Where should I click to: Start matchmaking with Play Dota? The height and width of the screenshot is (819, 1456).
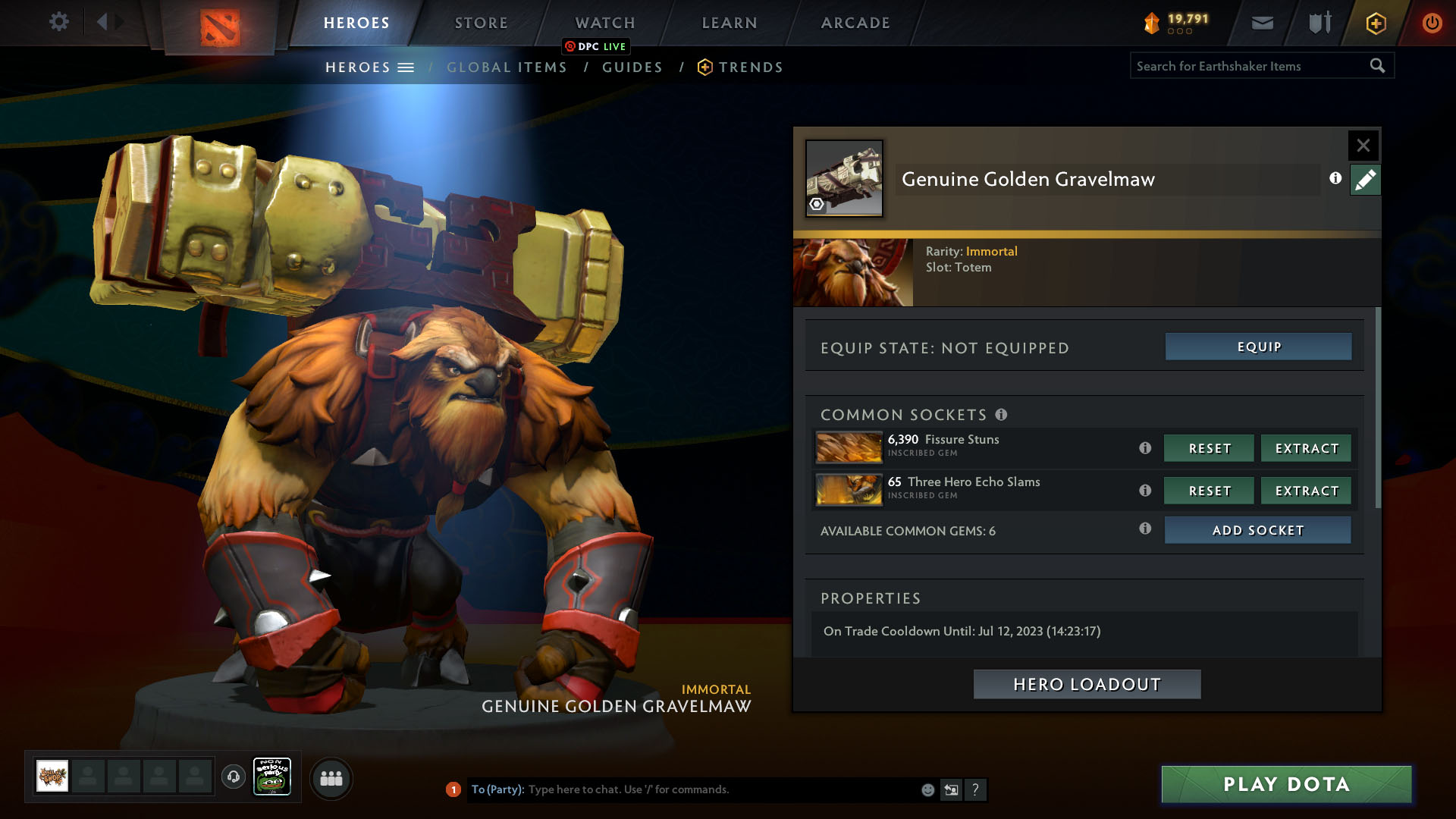point(1286,784)
